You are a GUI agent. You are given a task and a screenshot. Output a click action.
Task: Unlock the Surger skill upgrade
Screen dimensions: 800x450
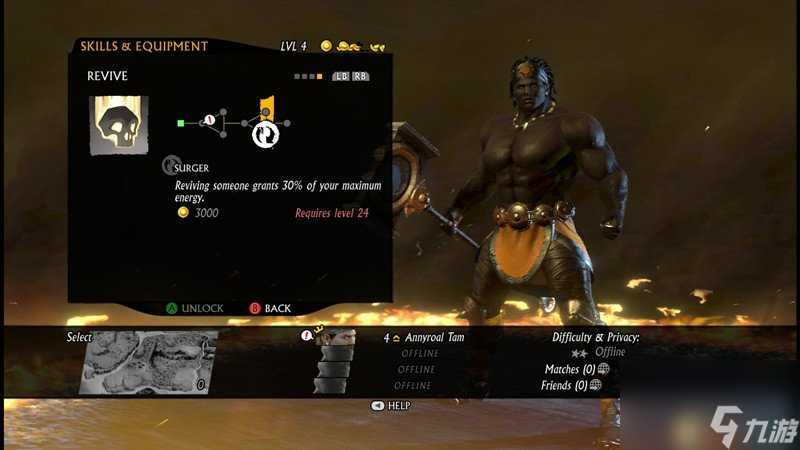coord(195,308)
